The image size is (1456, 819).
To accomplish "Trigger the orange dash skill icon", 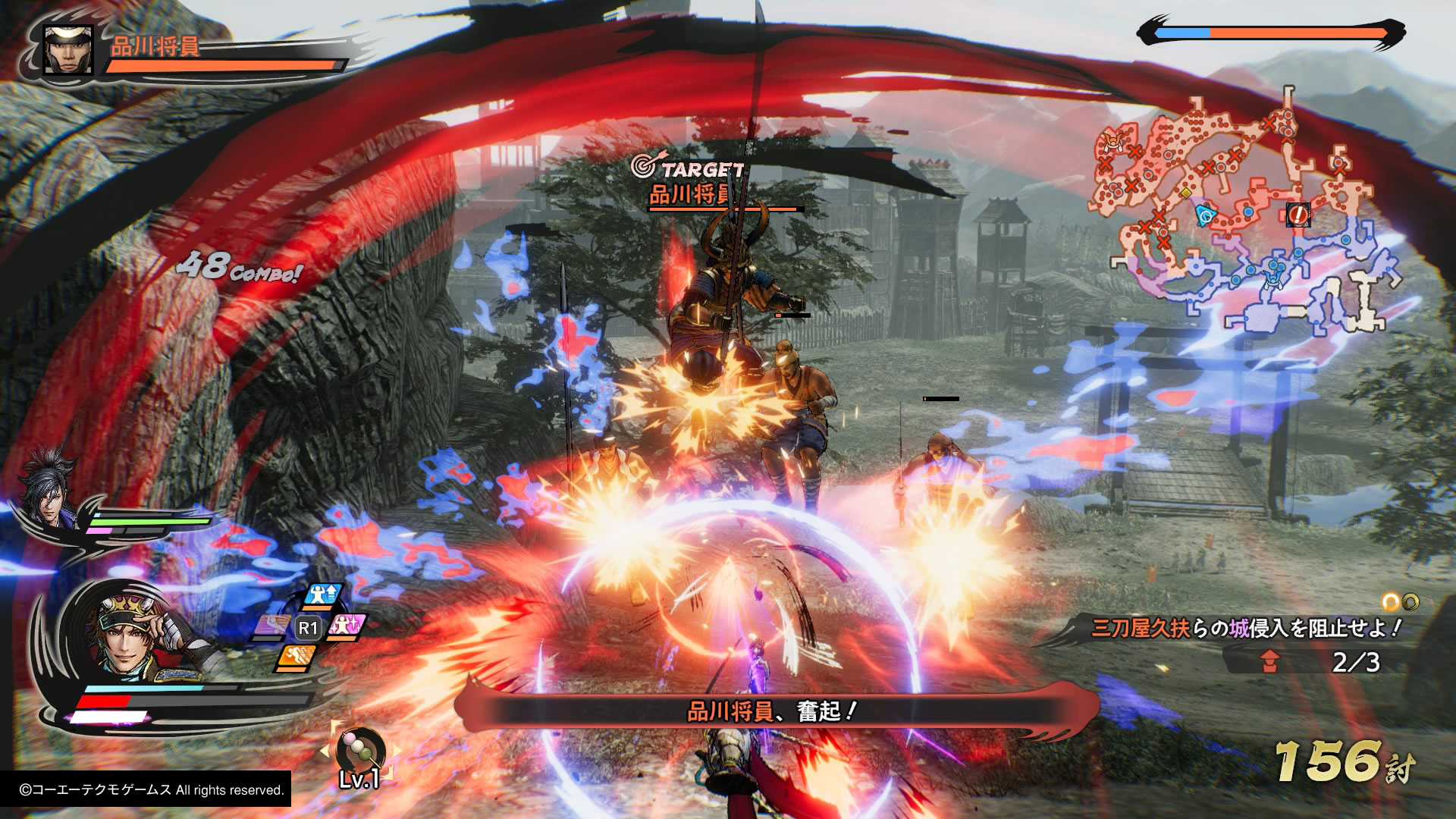I will [296, 657].
